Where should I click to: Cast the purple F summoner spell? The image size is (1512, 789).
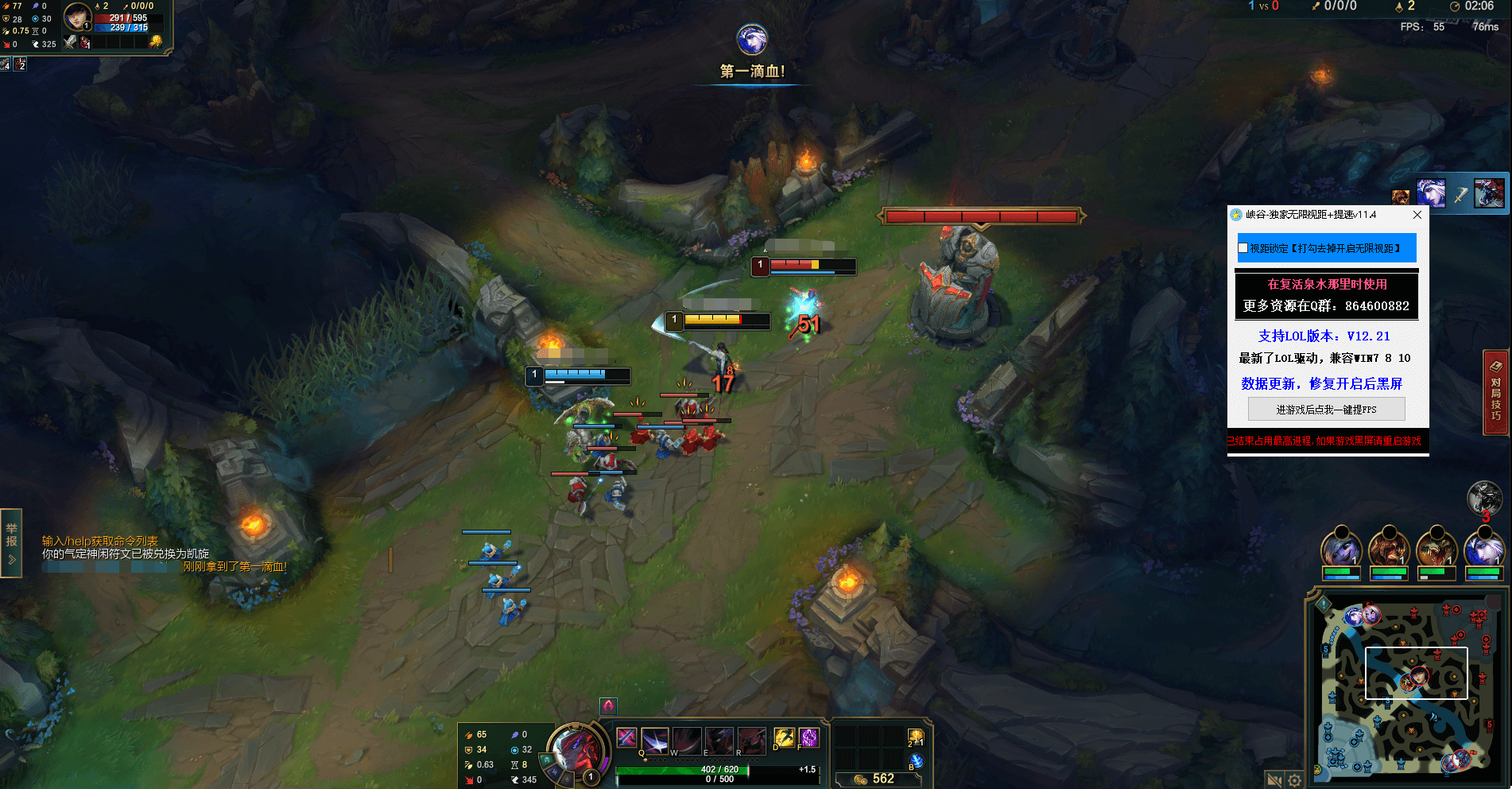coord(808,737)
